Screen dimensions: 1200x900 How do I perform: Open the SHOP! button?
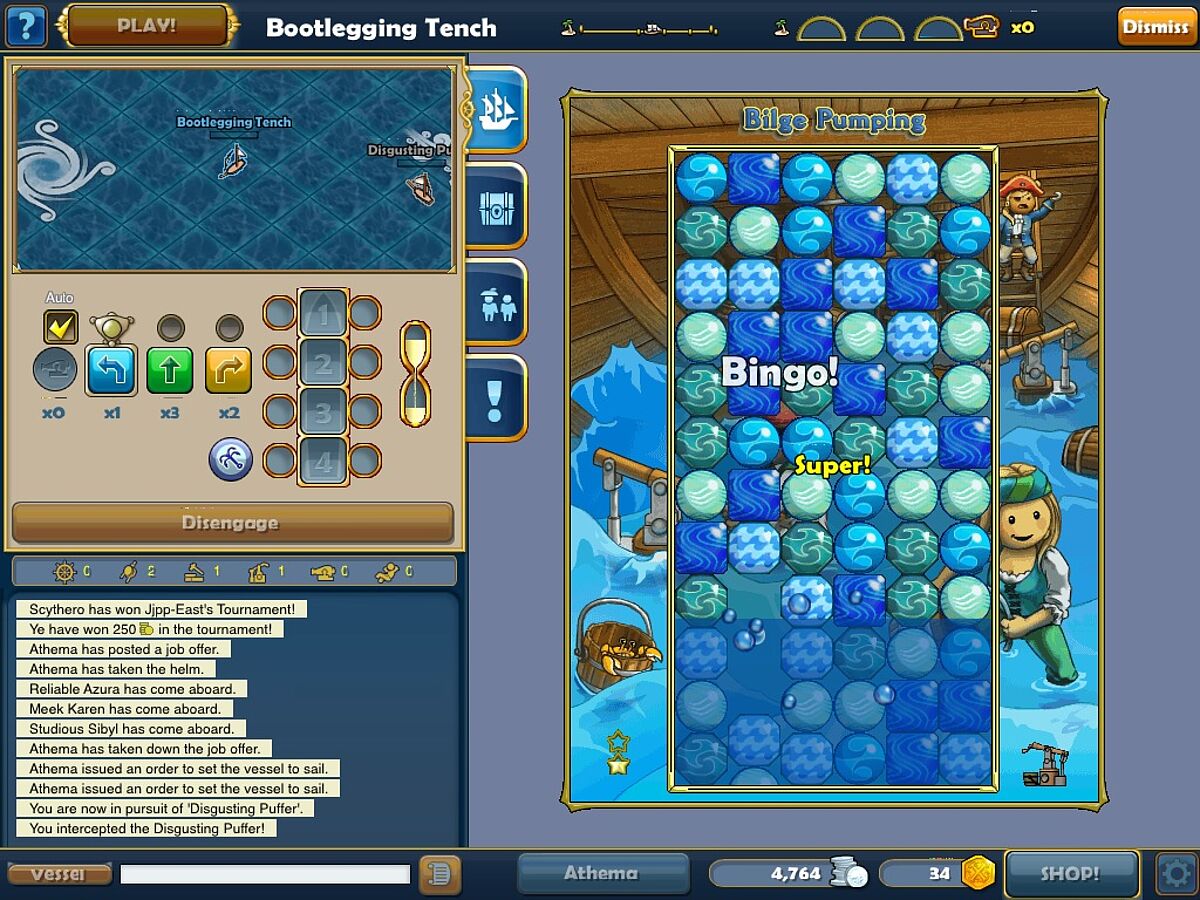point(1070,873)
